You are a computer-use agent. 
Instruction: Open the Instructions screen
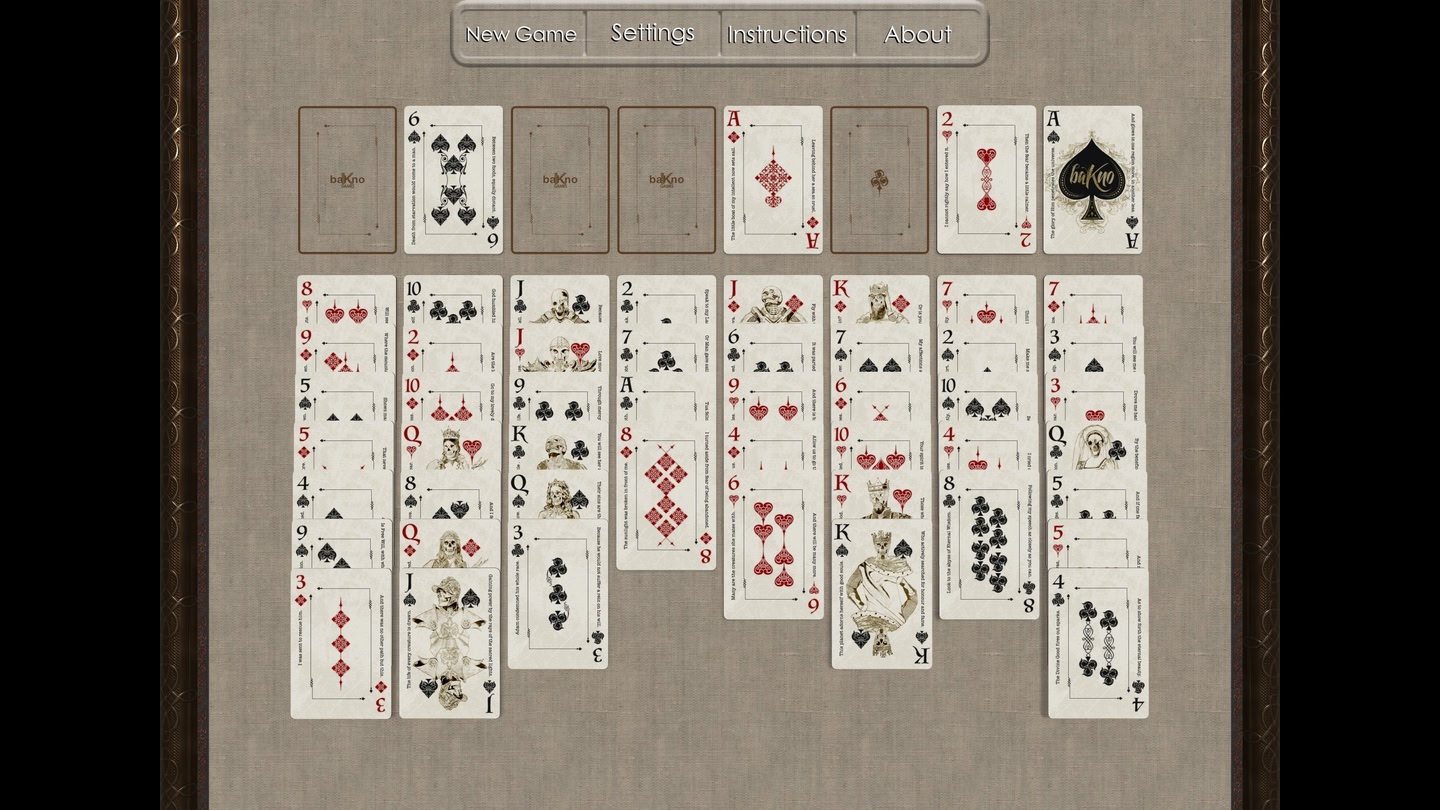click(x=786, y=33)
